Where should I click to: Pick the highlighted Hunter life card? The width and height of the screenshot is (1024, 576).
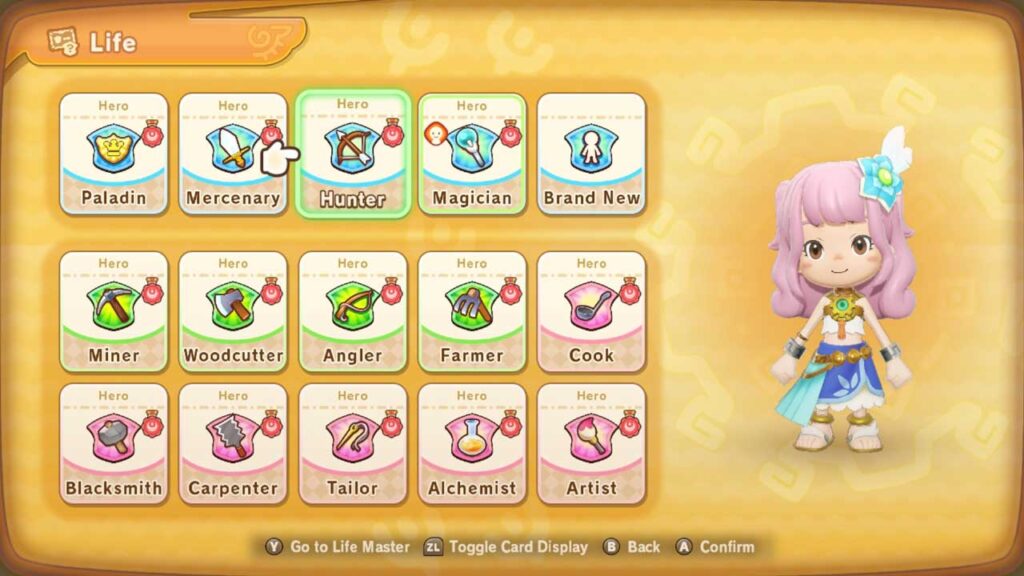click(352, 154)
